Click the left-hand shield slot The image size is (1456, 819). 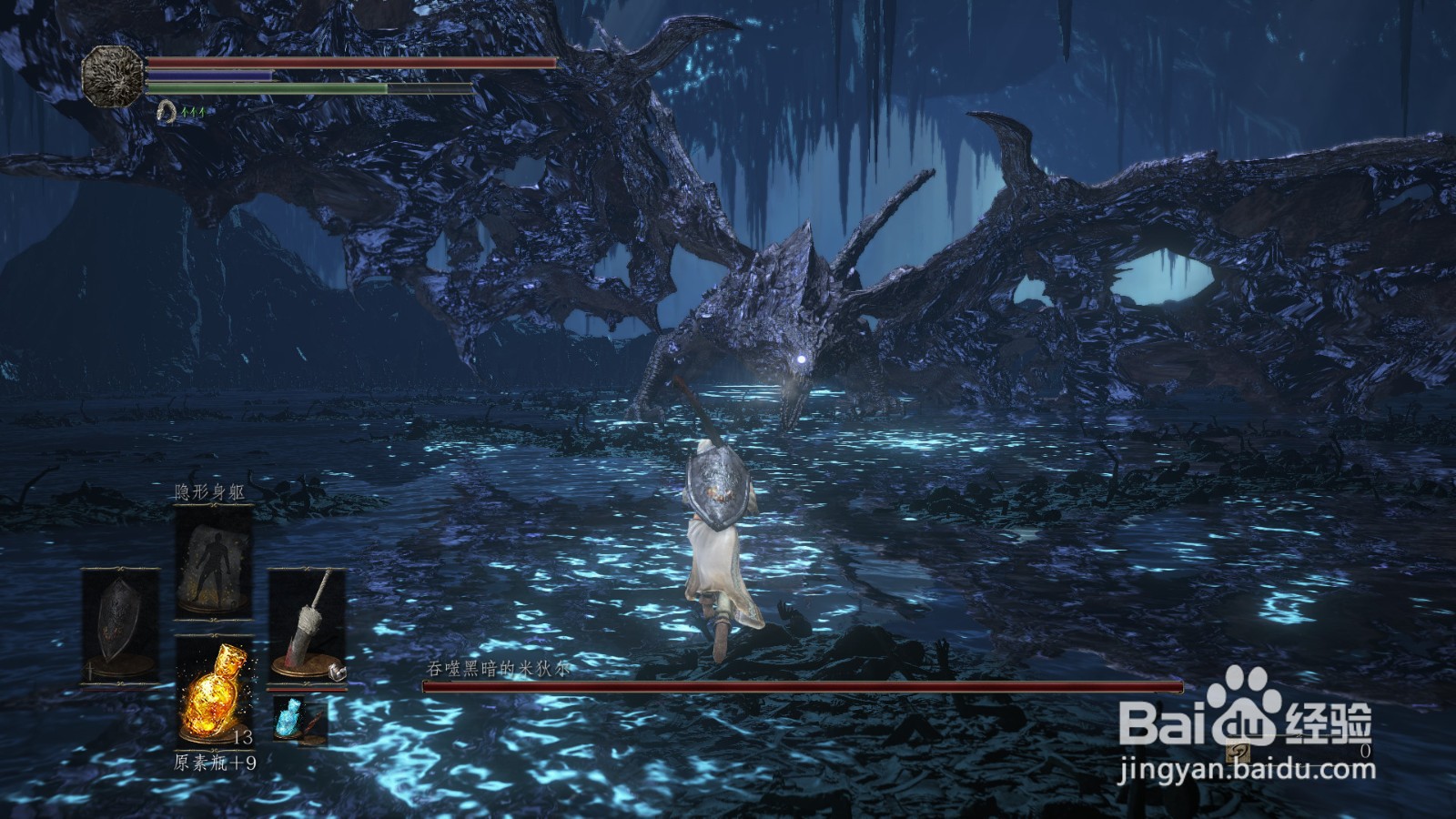[x=121, y=626]
